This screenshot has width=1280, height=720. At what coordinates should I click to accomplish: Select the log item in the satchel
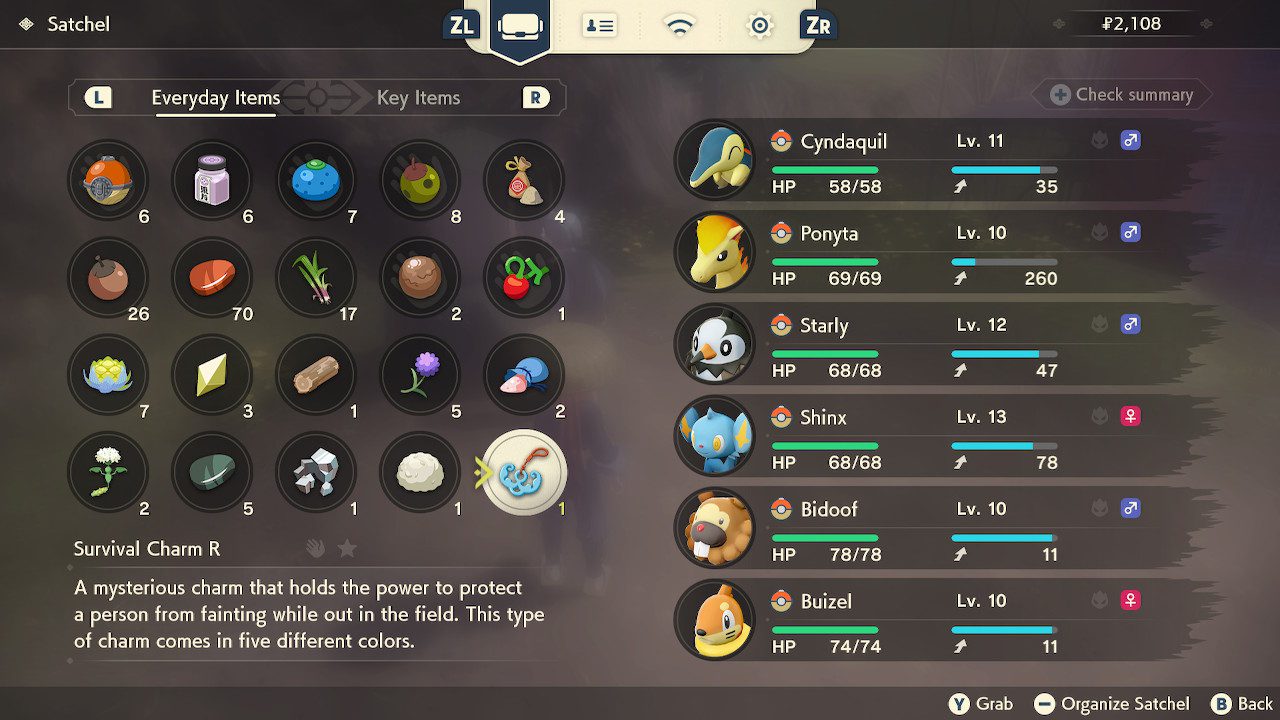point(316,376)
